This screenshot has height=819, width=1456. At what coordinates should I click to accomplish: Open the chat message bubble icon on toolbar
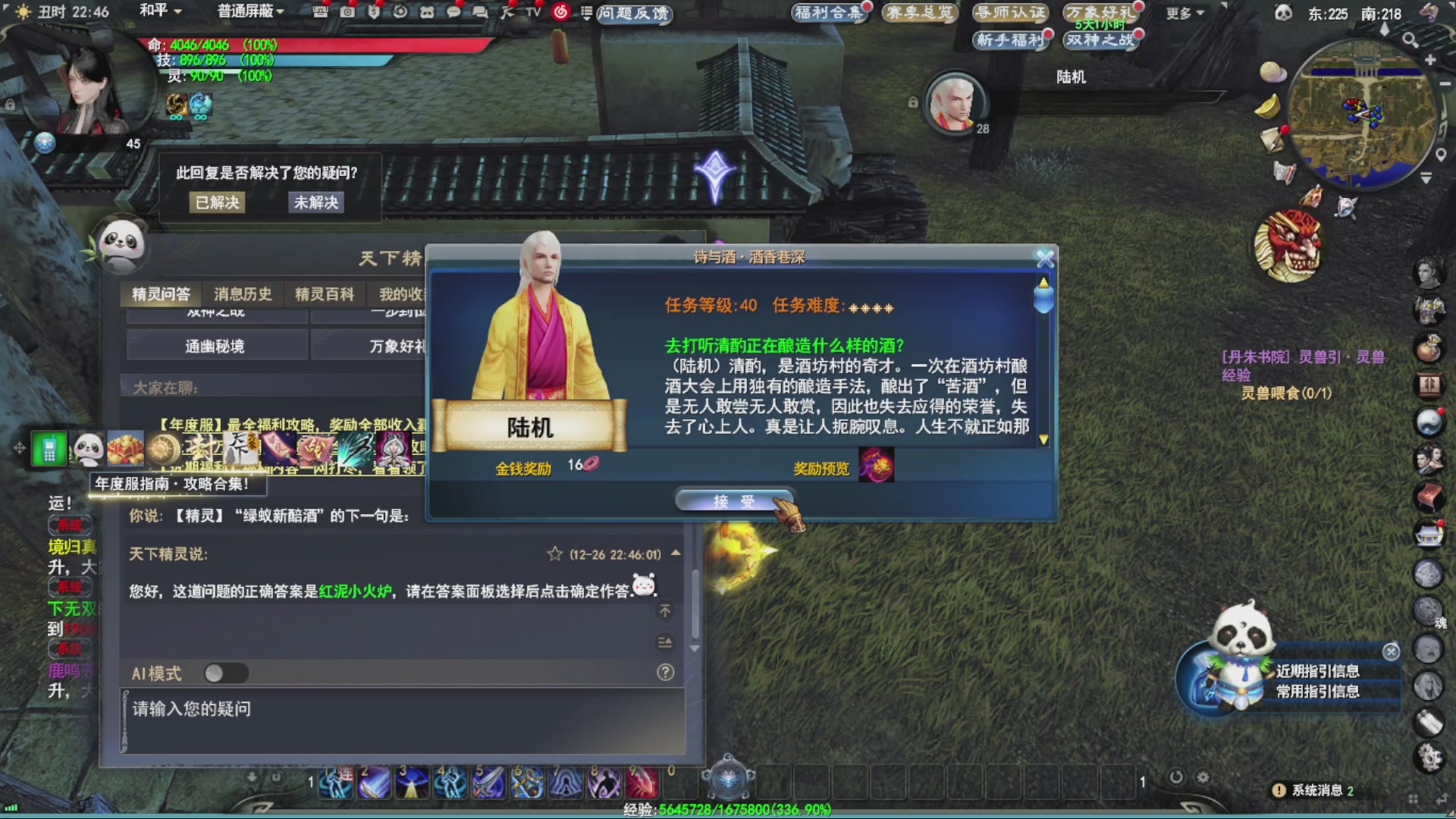(453, 13)
